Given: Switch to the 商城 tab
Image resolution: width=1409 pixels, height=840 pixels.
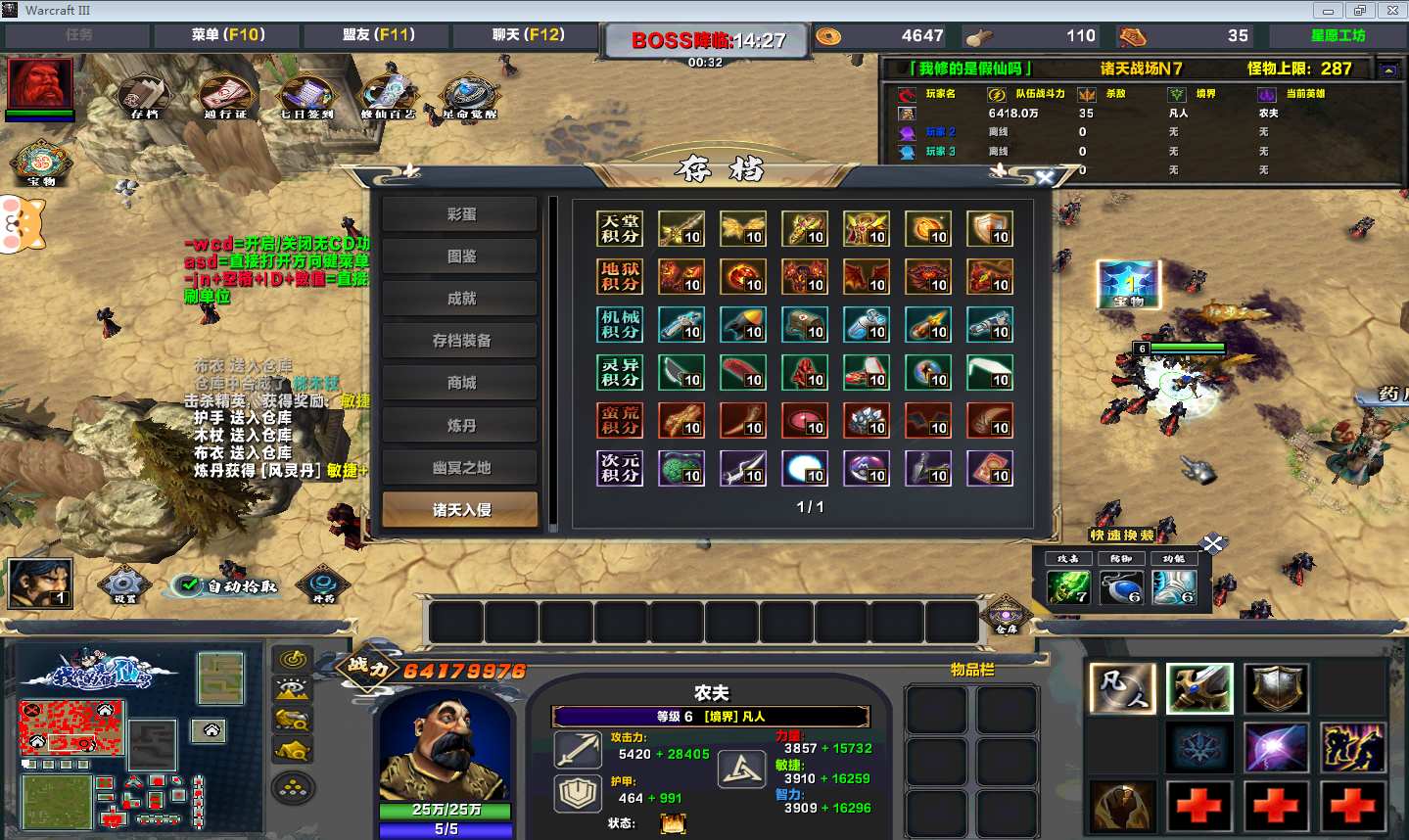Looking at the screenshot, I should coord(460,383).
